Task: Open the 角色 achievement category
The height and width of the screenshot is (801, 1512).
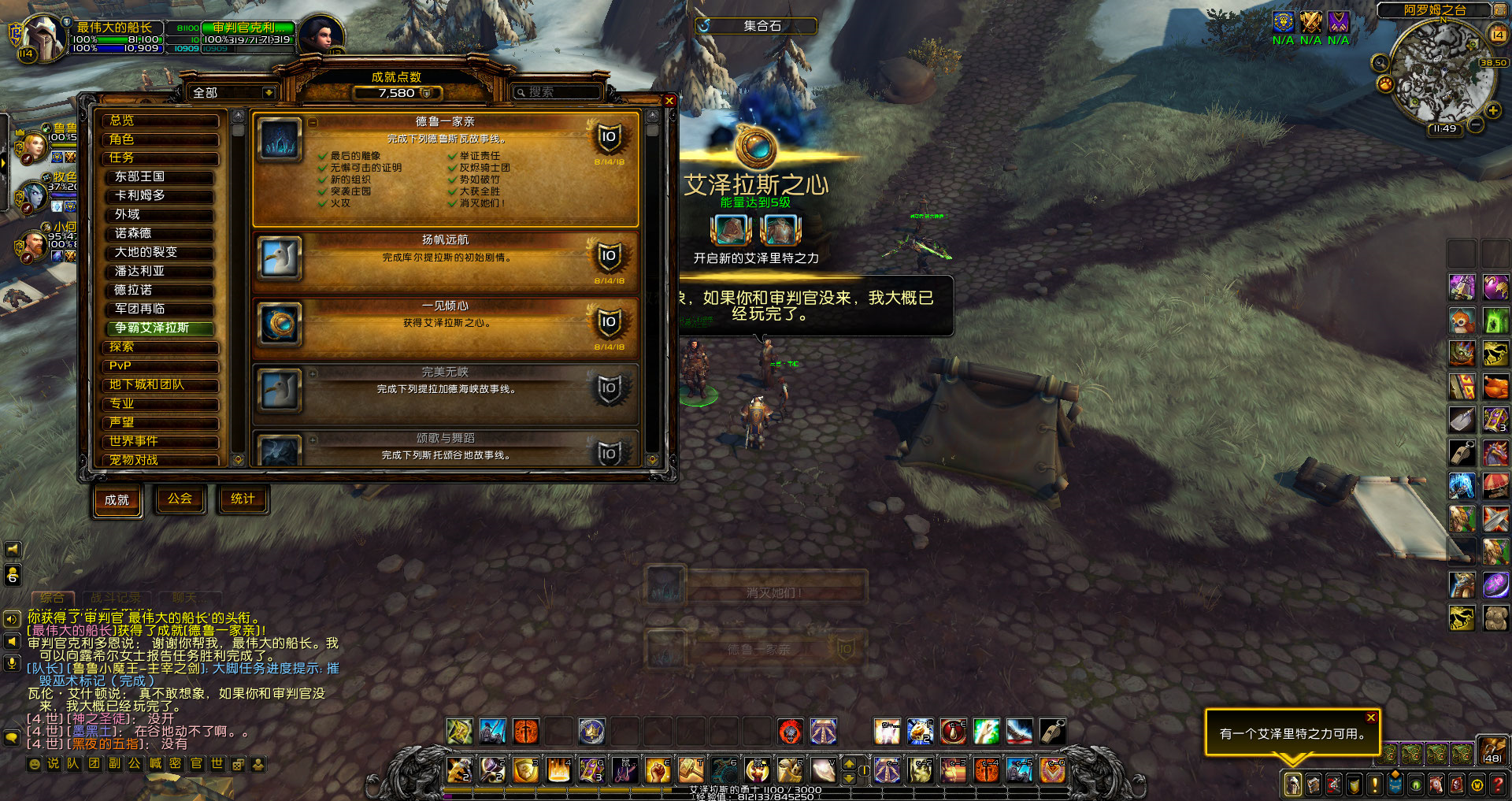Action: pyautogui.click(x=160, y=139)
